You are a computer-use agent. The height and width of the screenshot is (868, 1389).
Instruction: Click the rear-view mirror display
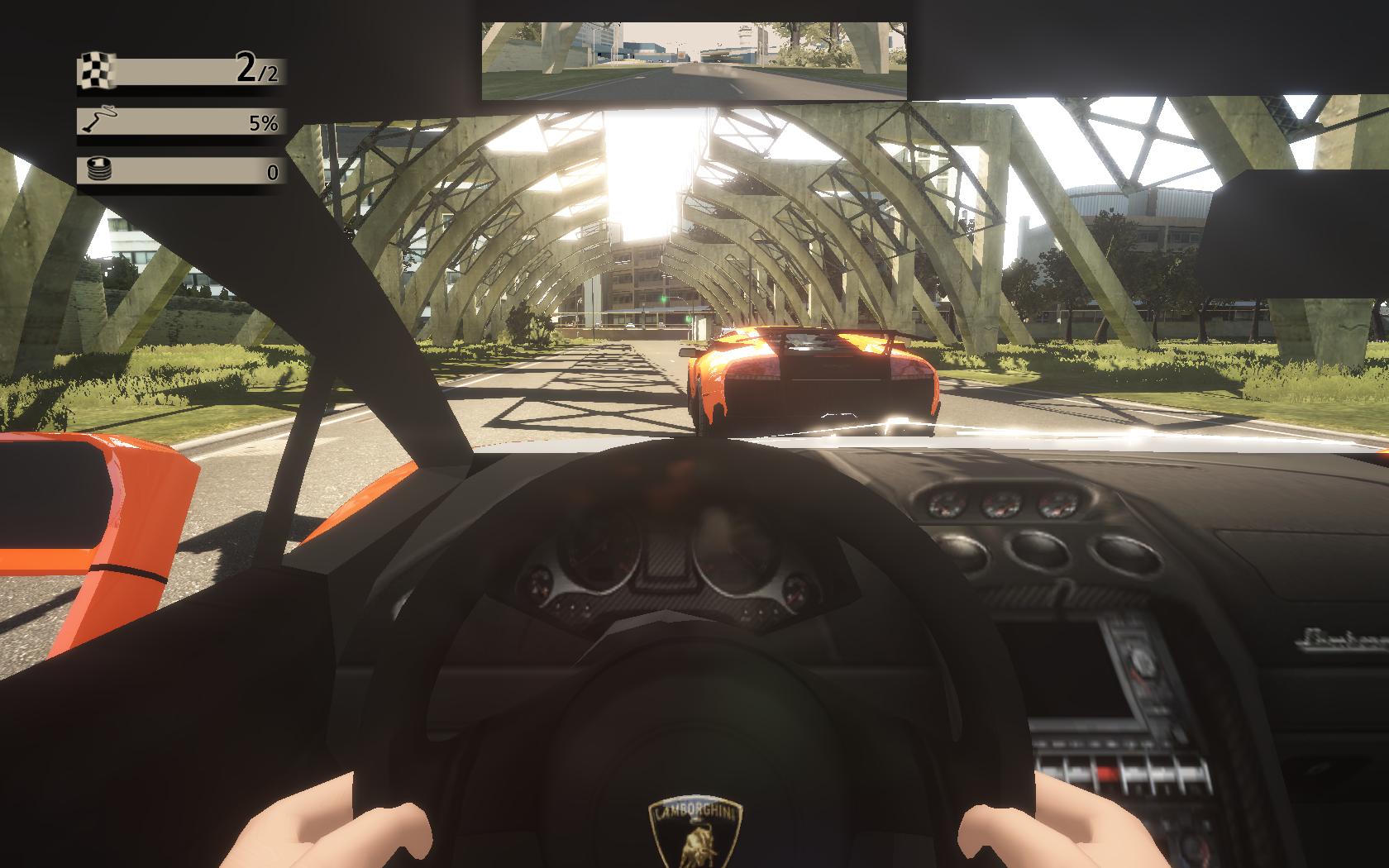(694, 60)
